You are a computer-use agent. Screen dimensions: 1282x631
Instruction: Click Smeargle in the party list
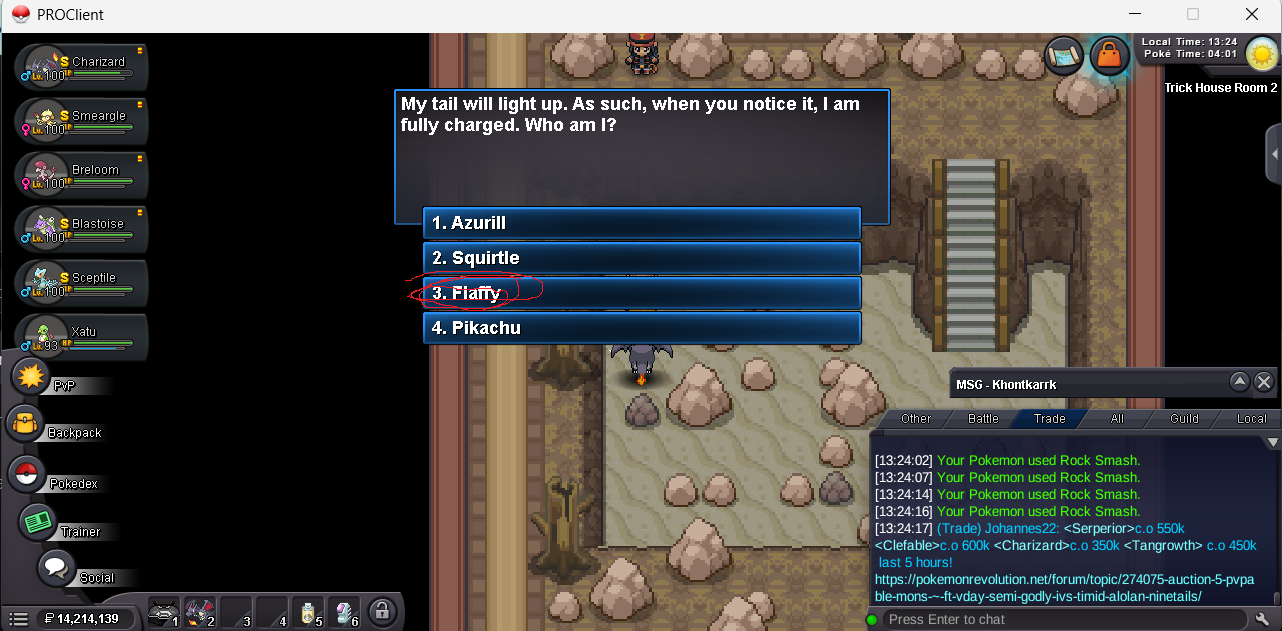[82, 121]
